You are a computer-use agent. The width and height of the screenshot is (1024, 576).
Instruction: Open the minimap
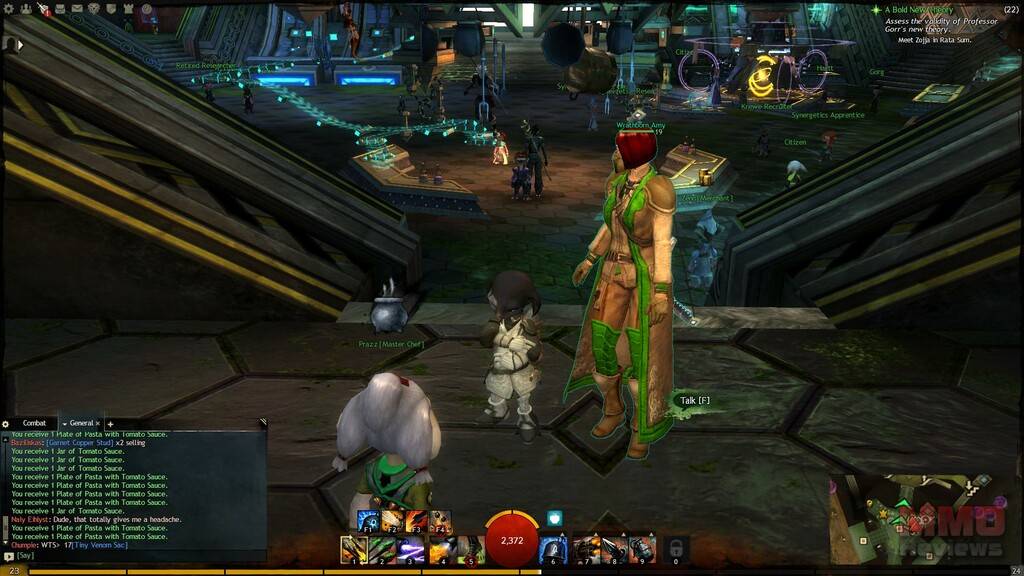tap(922, 517)
